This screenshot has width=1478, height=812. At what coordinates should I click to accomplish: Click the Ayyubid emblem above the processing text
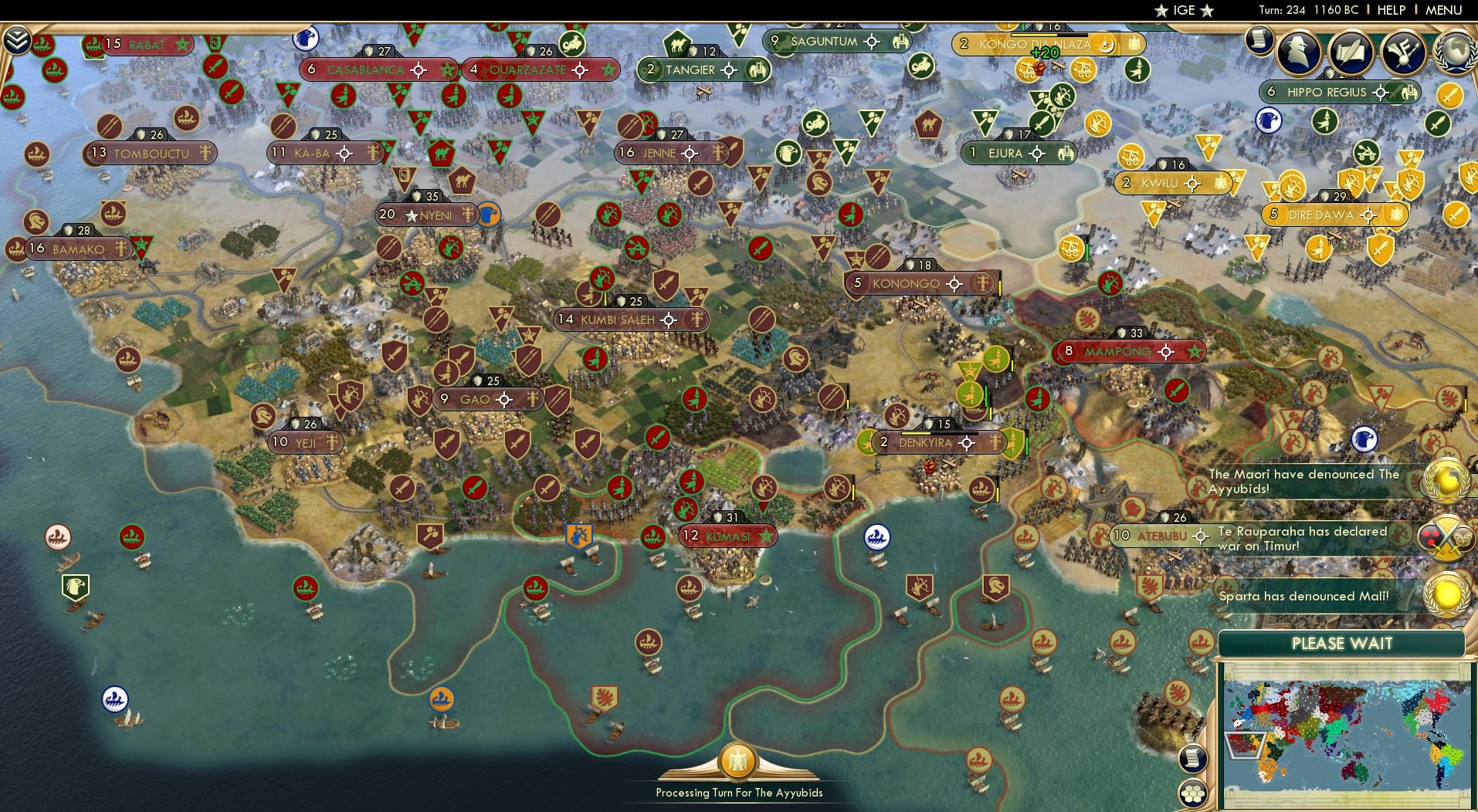(738, 762)
